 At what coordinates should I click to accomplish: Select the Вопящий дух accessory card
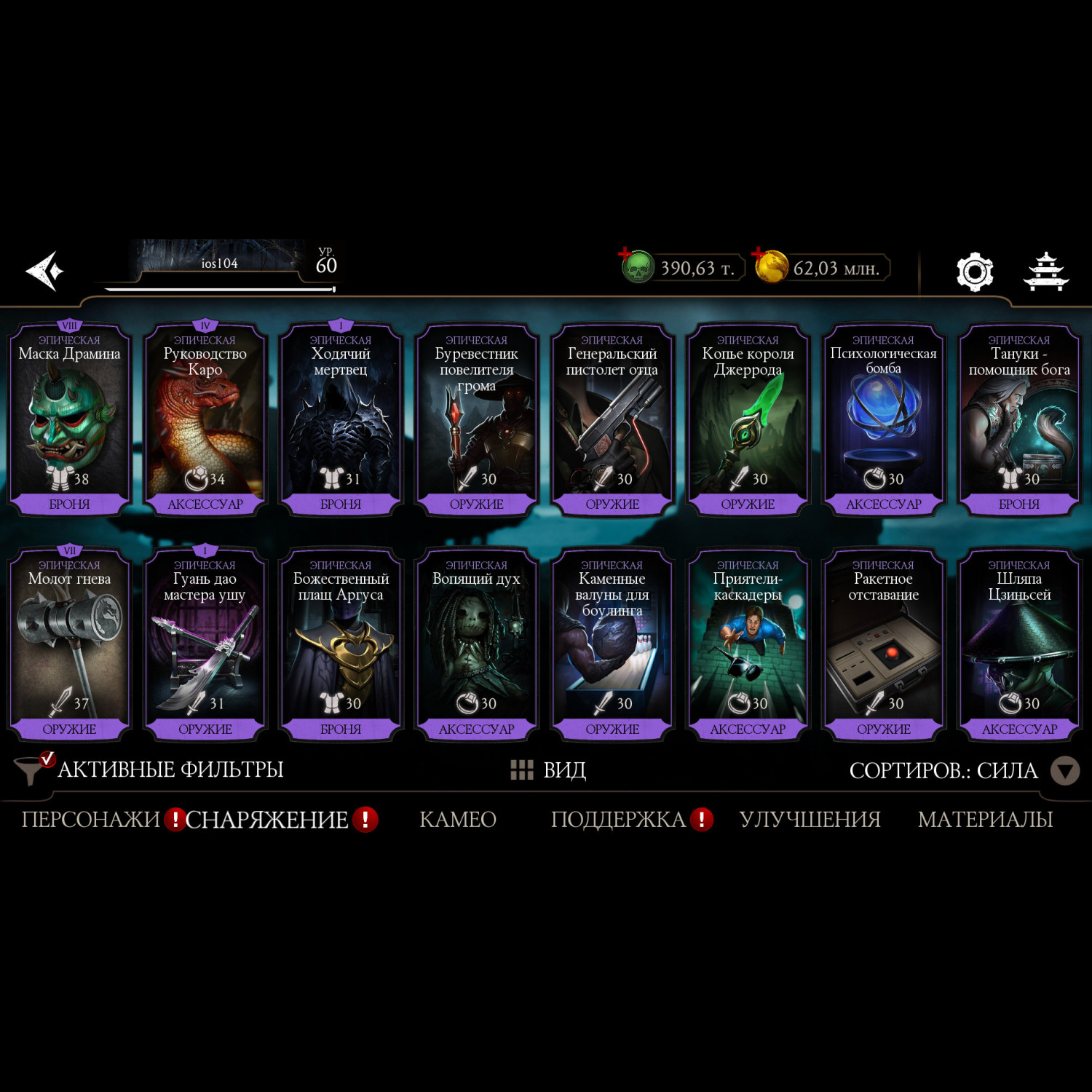click(477, 645)
